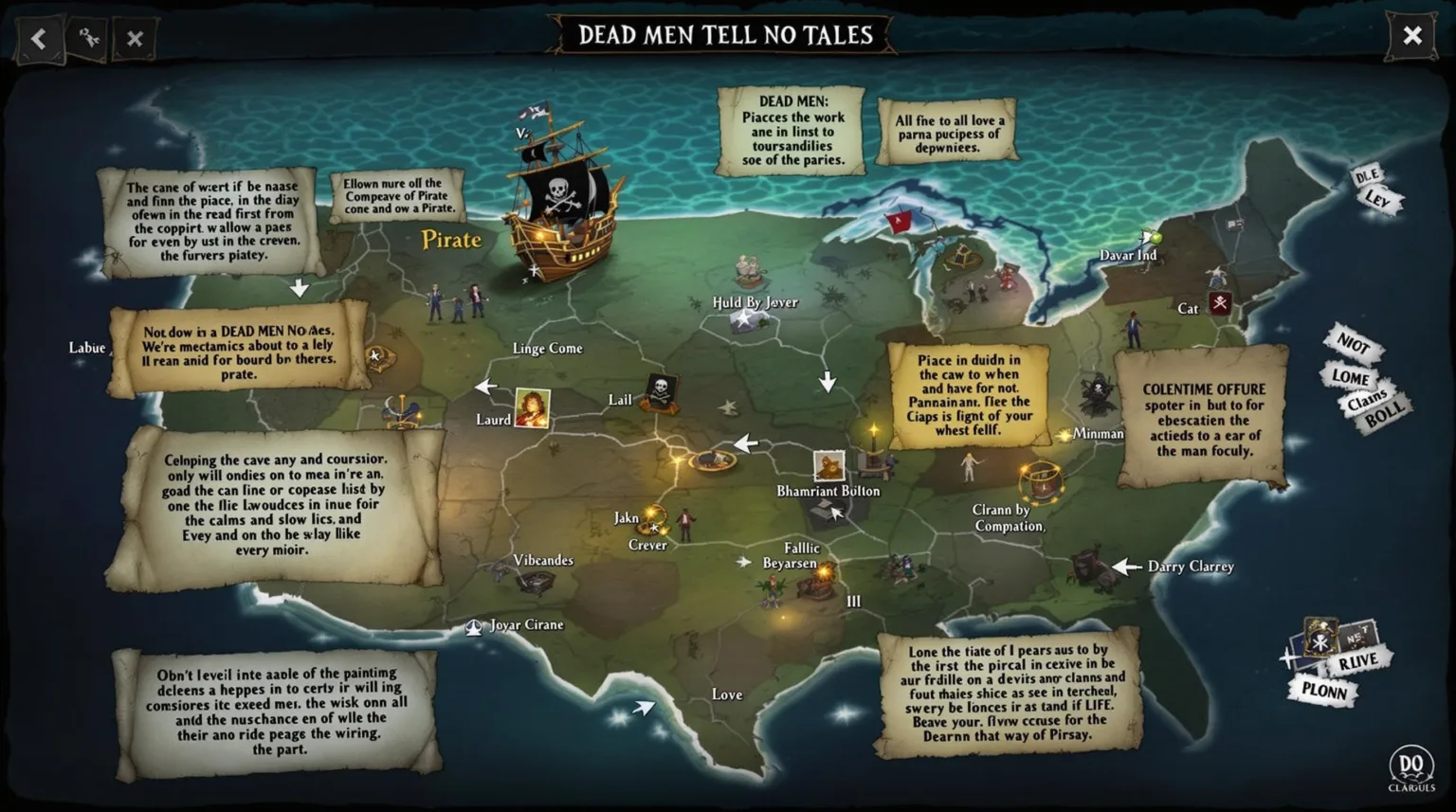Open settings via the wrench icon top-left
This screenshot has height=812, width=1456.
86,36
